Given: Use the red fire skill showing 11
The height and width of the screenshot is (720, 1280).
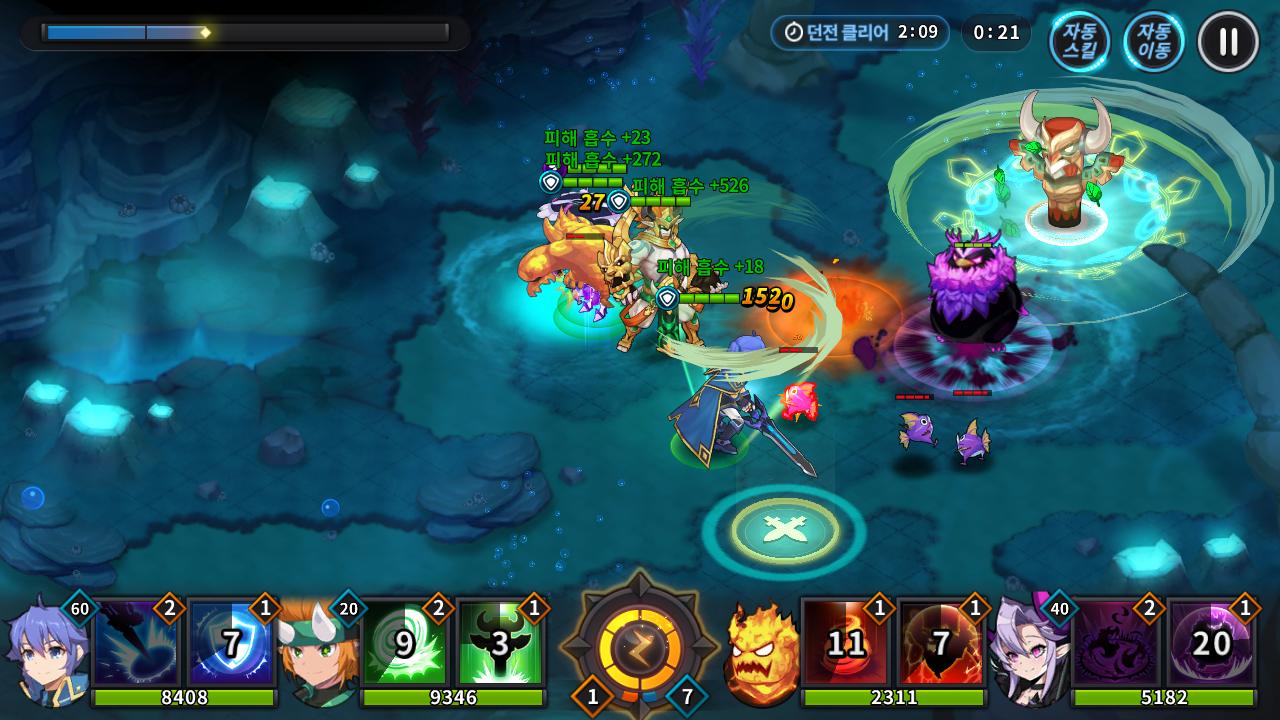Looking at the screenshot, I should 845,642.
